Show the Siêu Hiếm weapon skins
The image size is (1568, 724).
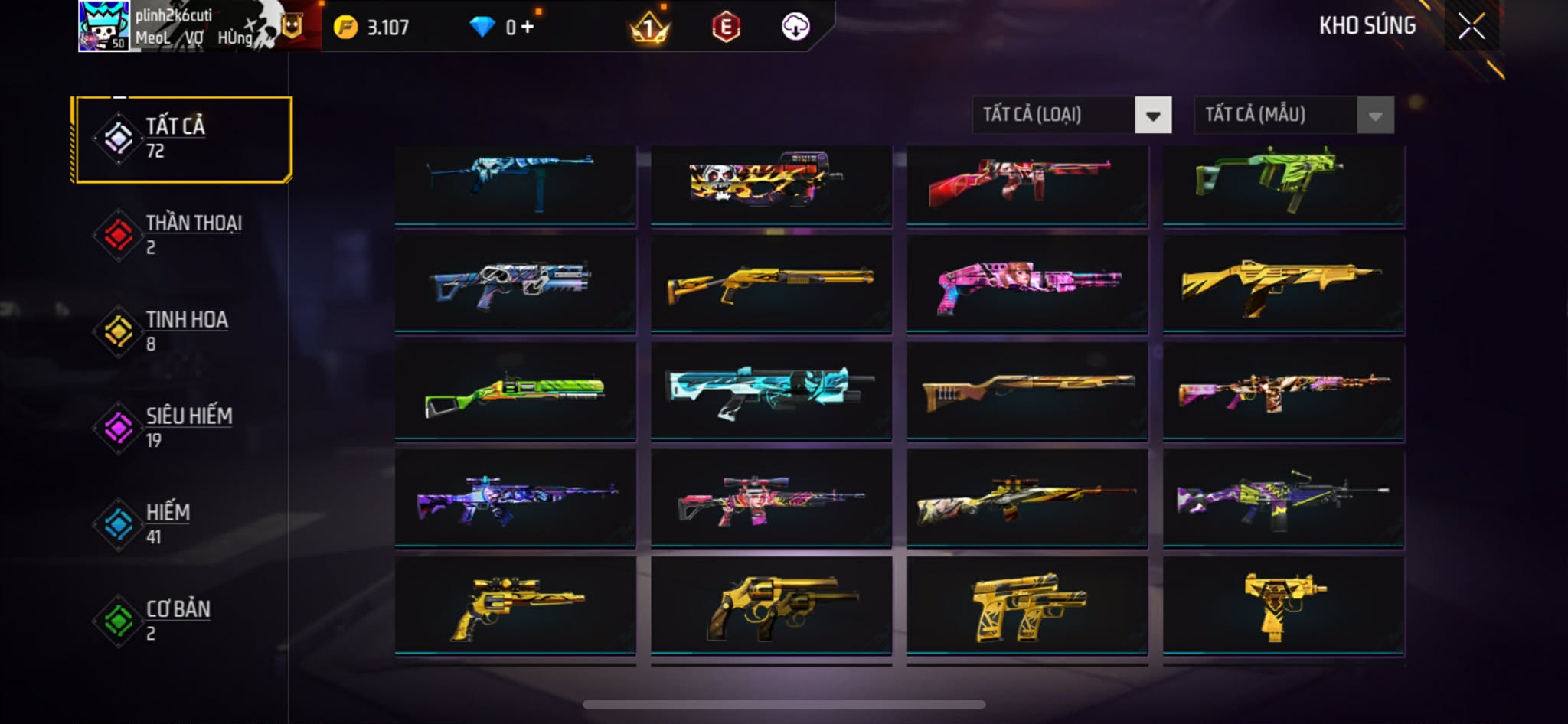point(183,428)
